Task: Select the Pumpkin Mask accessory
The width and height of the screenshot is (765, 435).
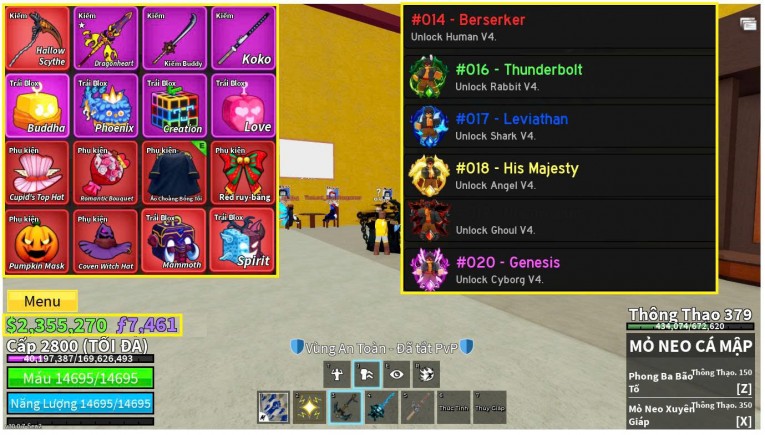Action: coord(38,240)
